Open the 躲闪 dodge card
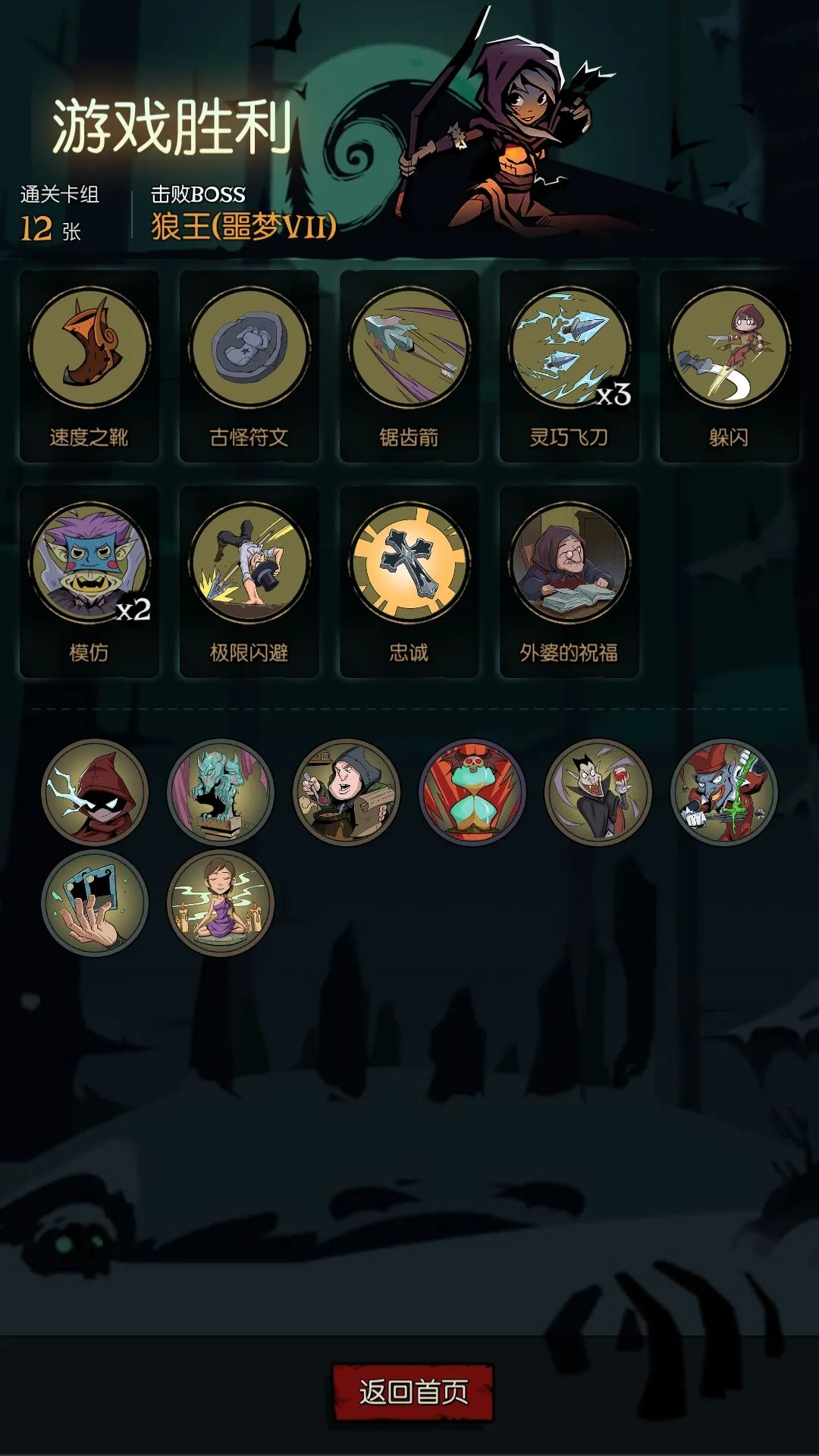The height and width of the screenshot is (1456, 819). (730, 366)
